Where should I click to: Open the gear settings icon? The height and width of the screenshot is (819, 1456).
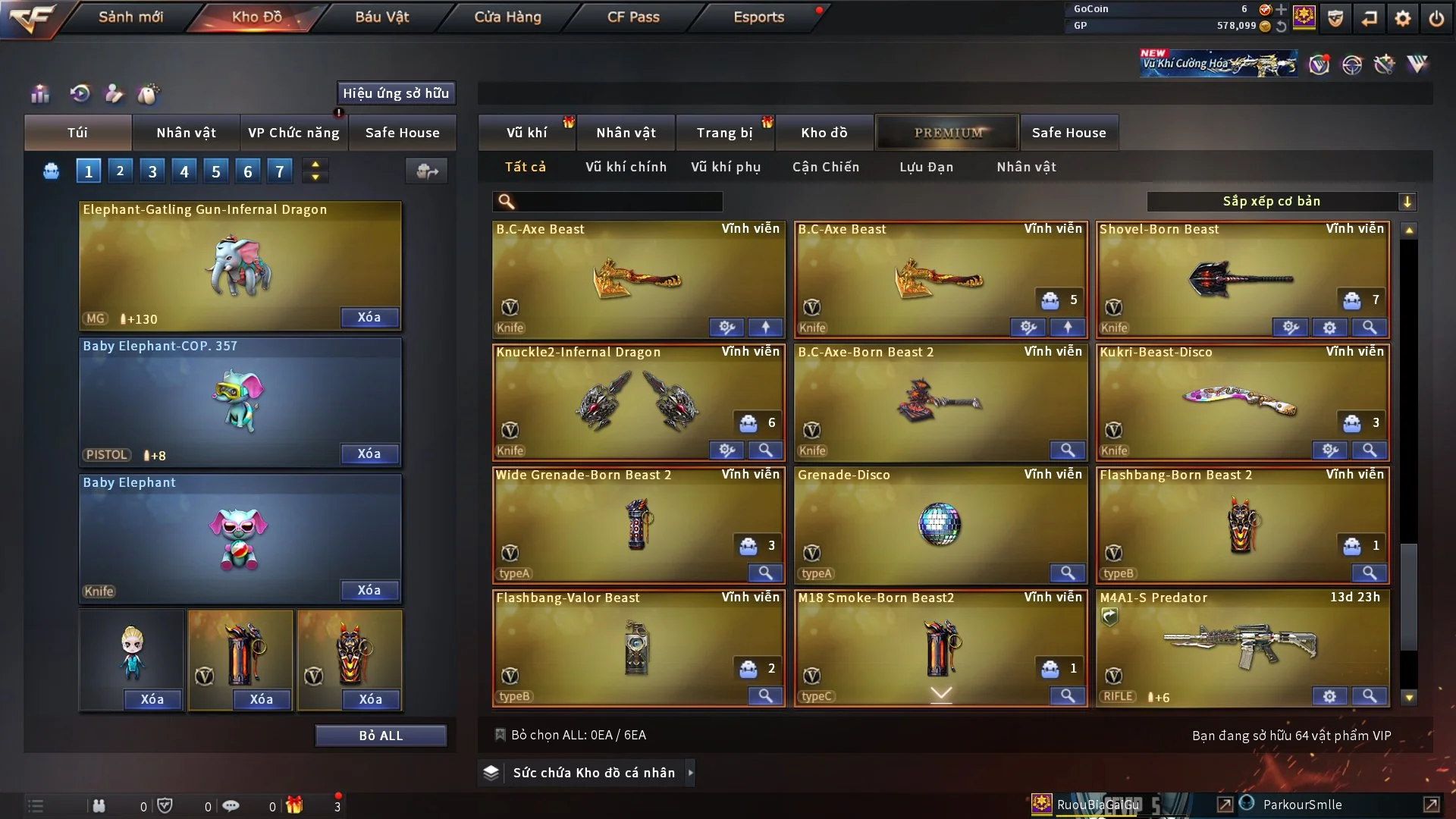(x=1403, y=18)
